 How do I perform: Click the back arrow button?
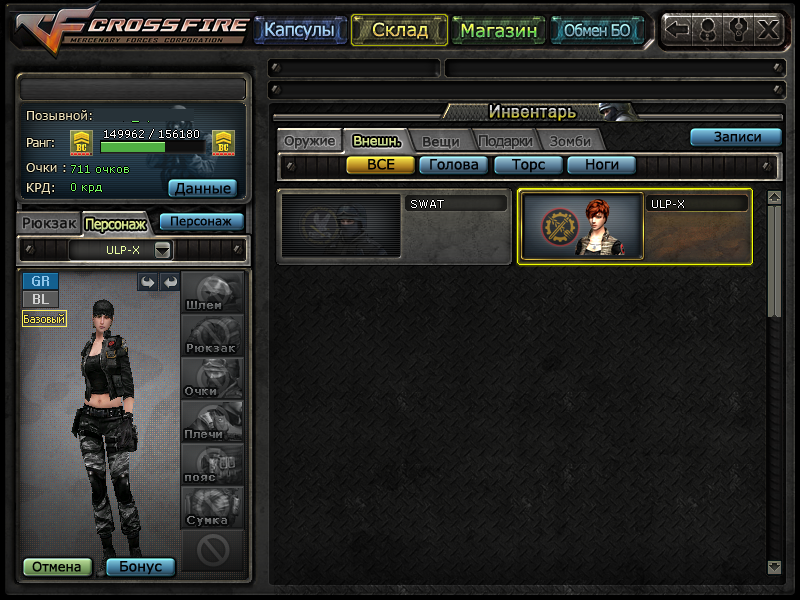click(678, 30)
